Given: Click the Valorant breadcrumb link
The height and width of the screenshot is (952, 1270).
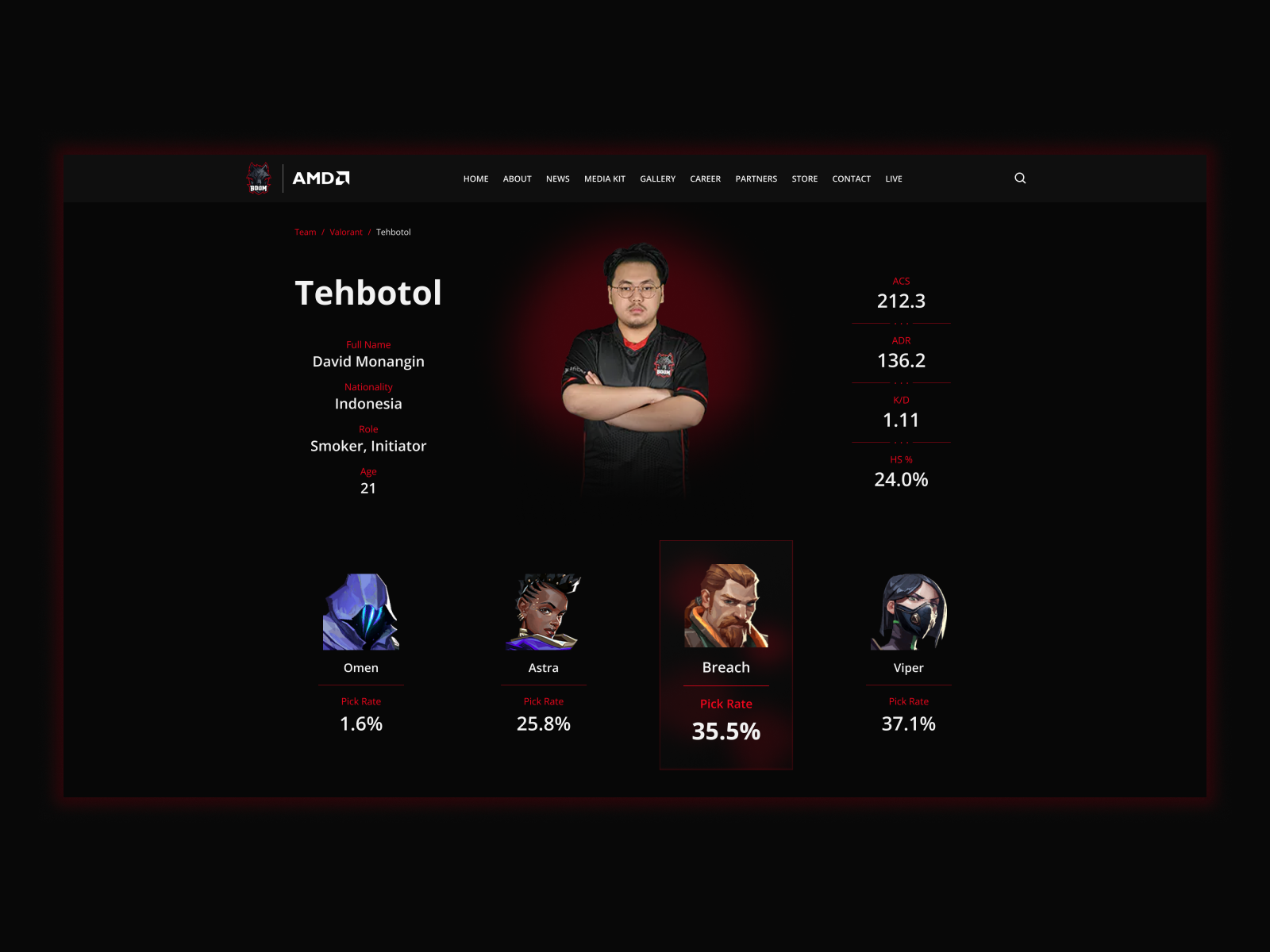Looking at the screenshot, I should pos(345,232).
